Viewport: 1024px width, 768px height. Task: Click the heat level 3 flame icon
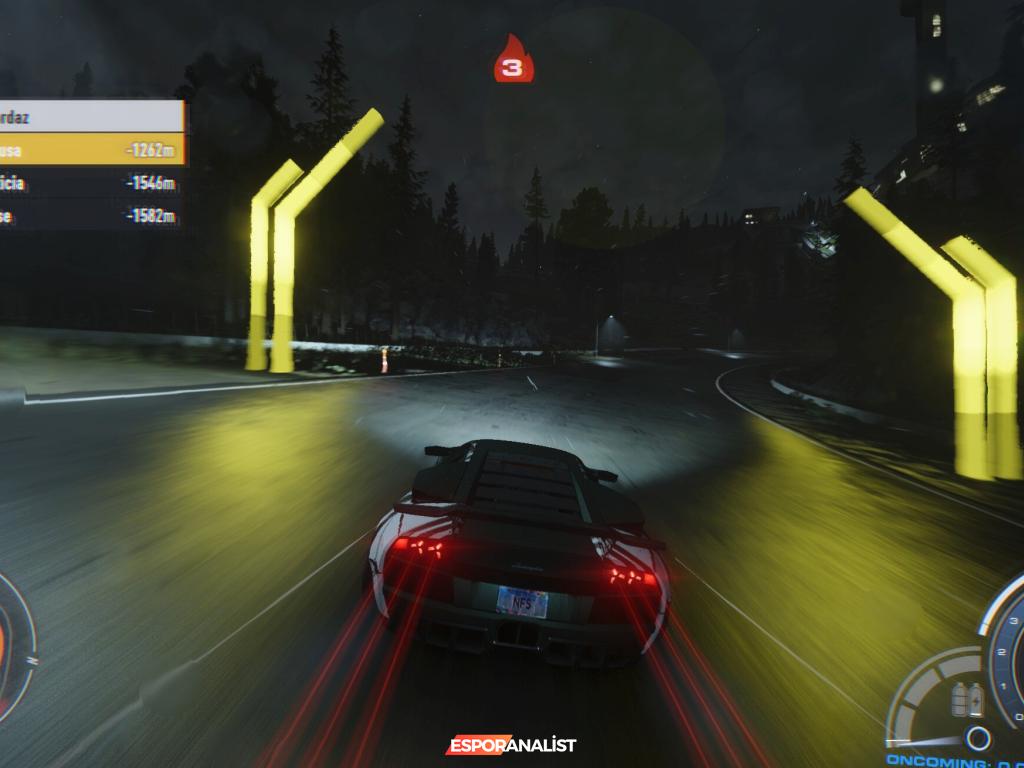pos(513,60)
